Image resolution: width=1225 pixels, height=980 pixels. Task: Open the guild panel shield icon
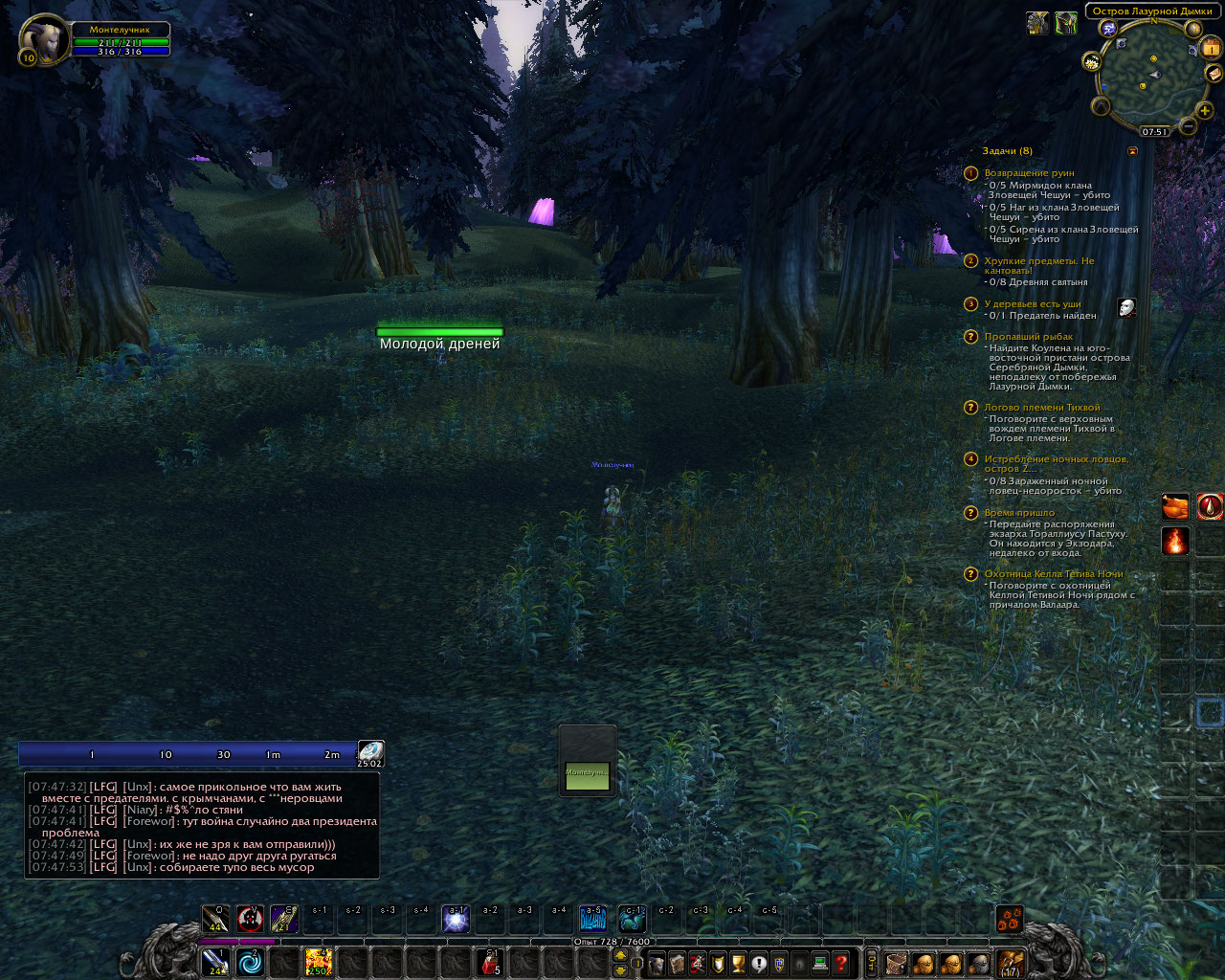click(777, 964)
